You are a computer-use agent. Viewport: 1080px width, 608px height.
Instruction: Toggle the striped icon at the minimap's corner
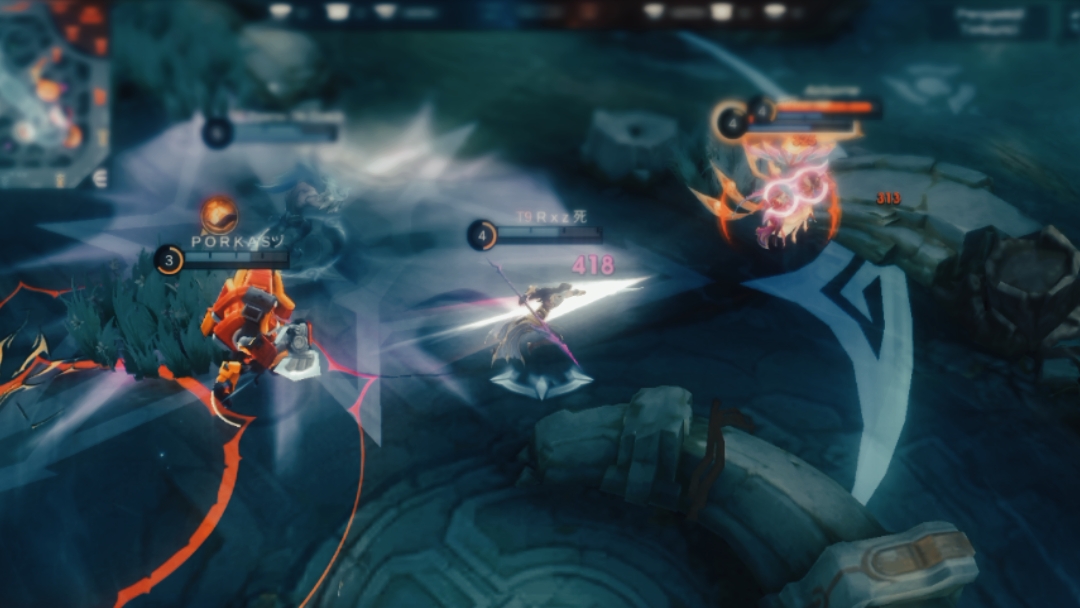click(99, 177)
